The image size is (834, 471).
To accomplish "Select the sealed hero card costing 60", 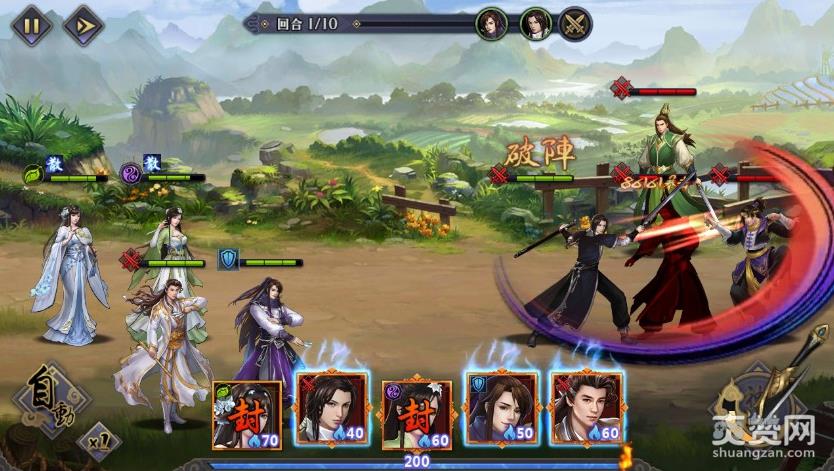I will tap(417, 414).
